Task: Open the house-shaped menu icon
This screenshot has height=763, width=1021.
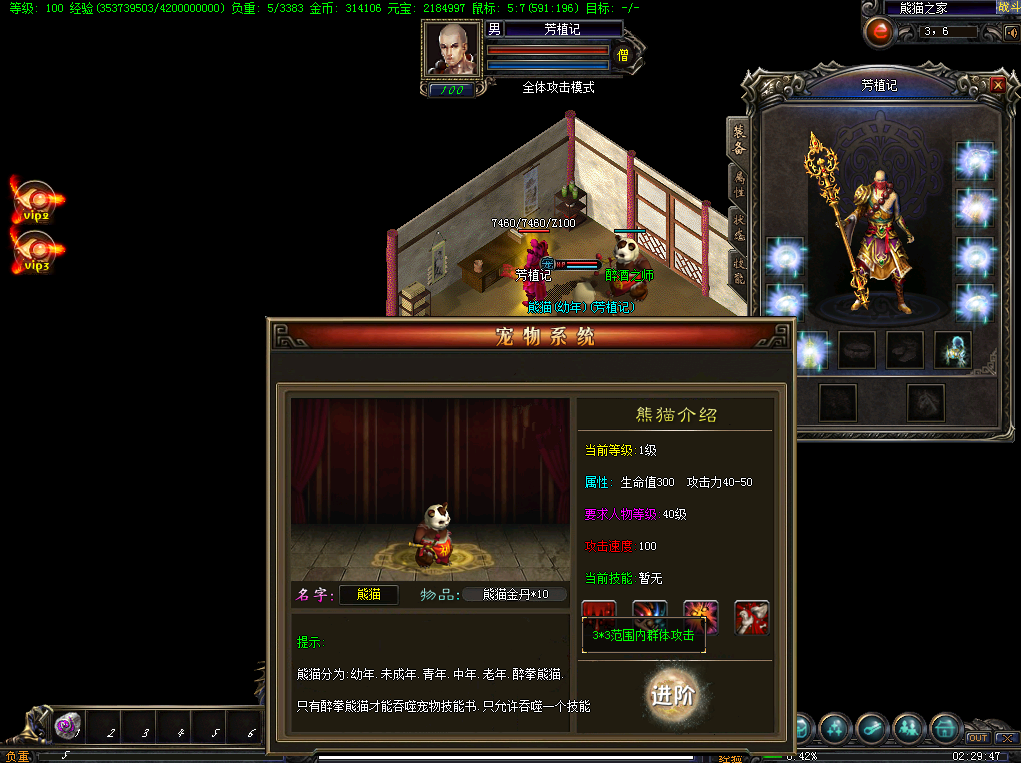Action: coord(945,728)
